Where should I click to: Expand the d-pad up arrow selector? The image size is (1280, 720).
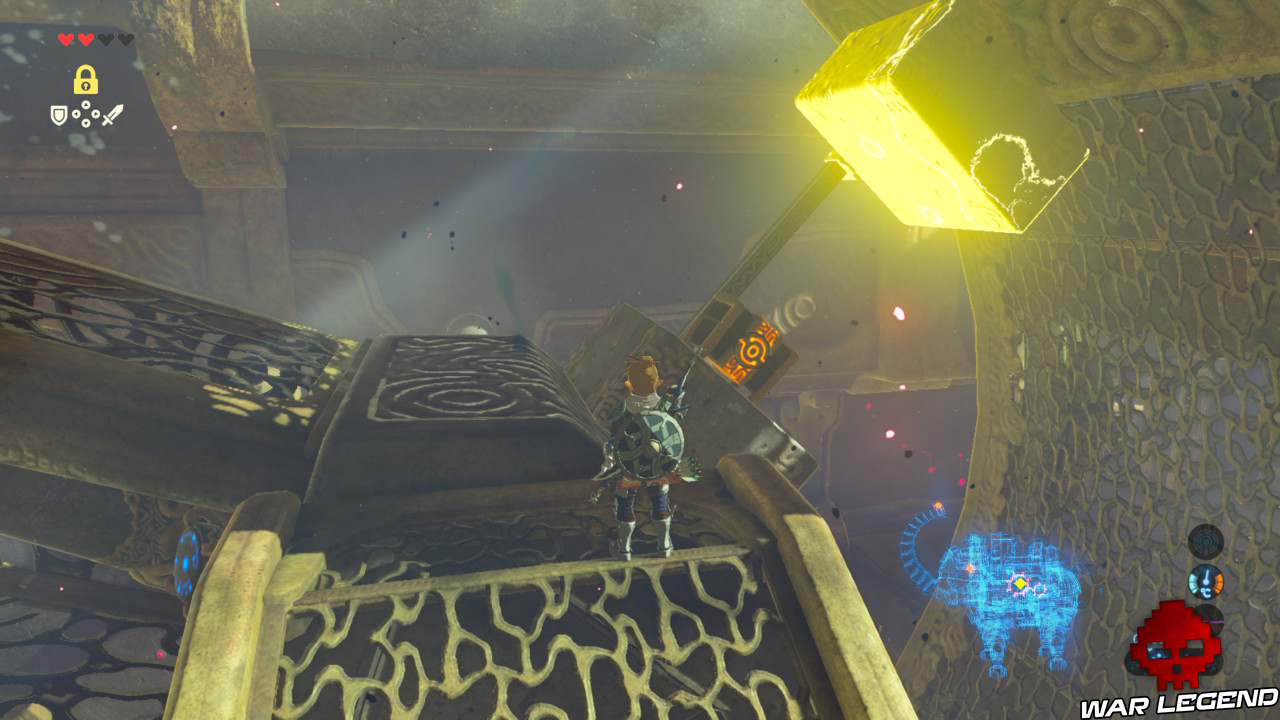click(x=86, y=104)
